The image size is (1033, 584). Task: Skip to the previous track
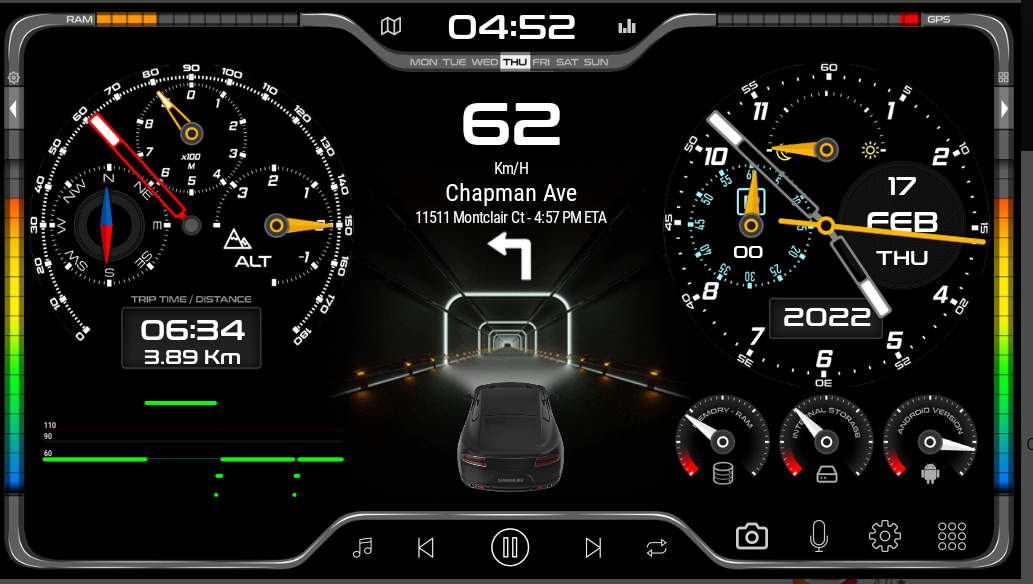(426, 547)
